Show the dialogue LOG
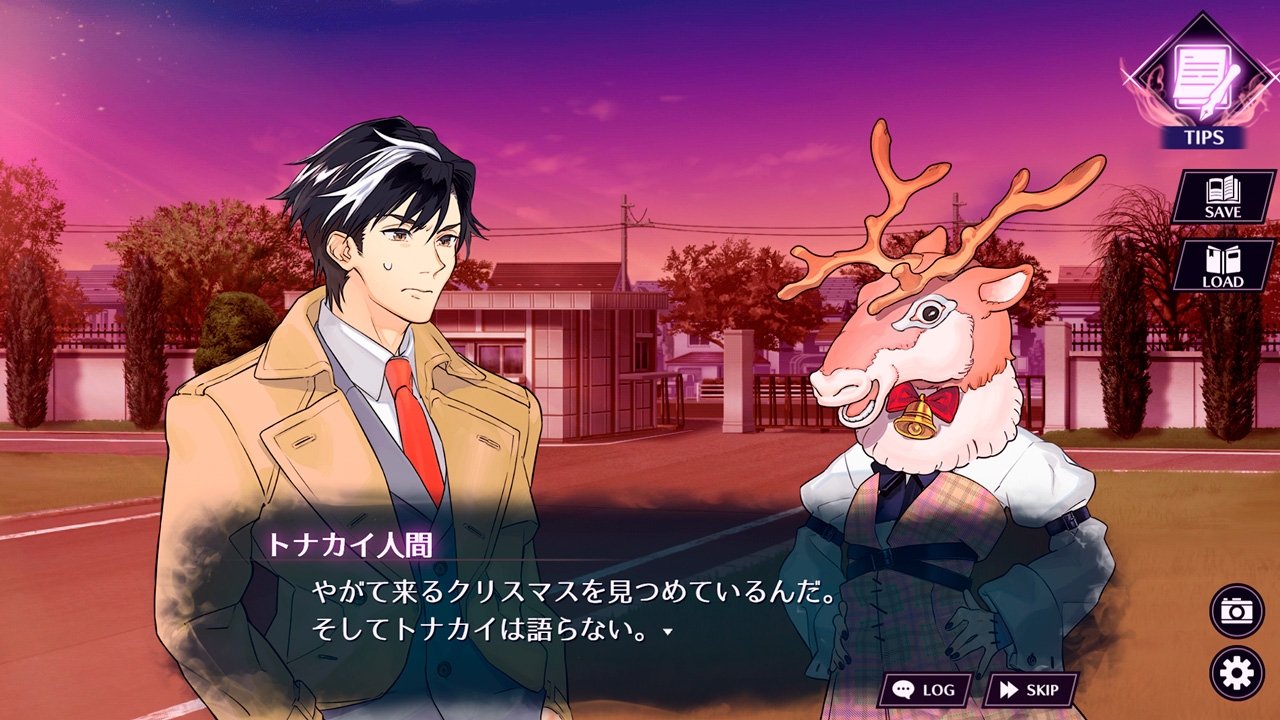The height and width of the screenshot is (720, 1280). 924,690
